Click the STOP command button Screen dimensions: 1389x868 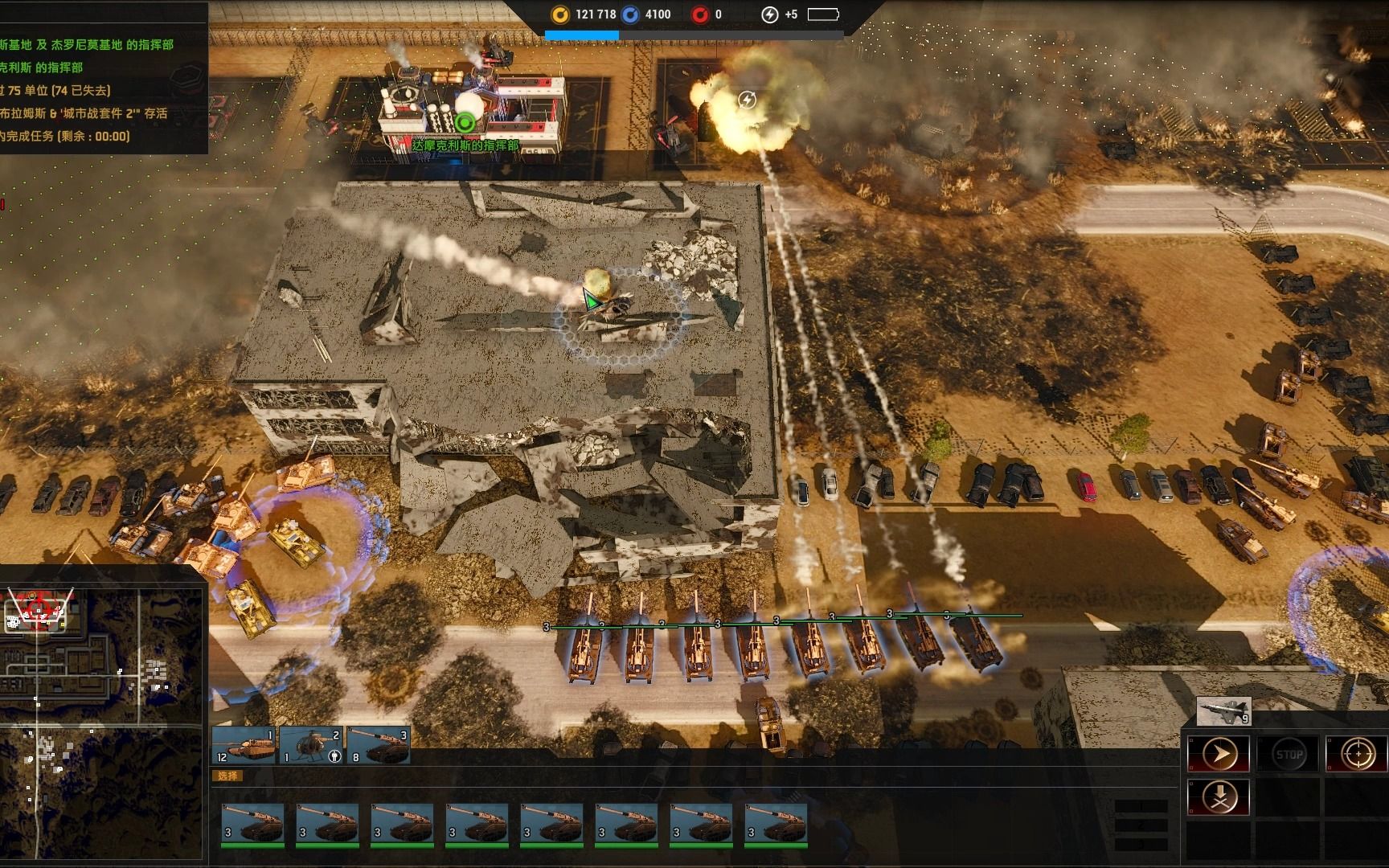1289,755
